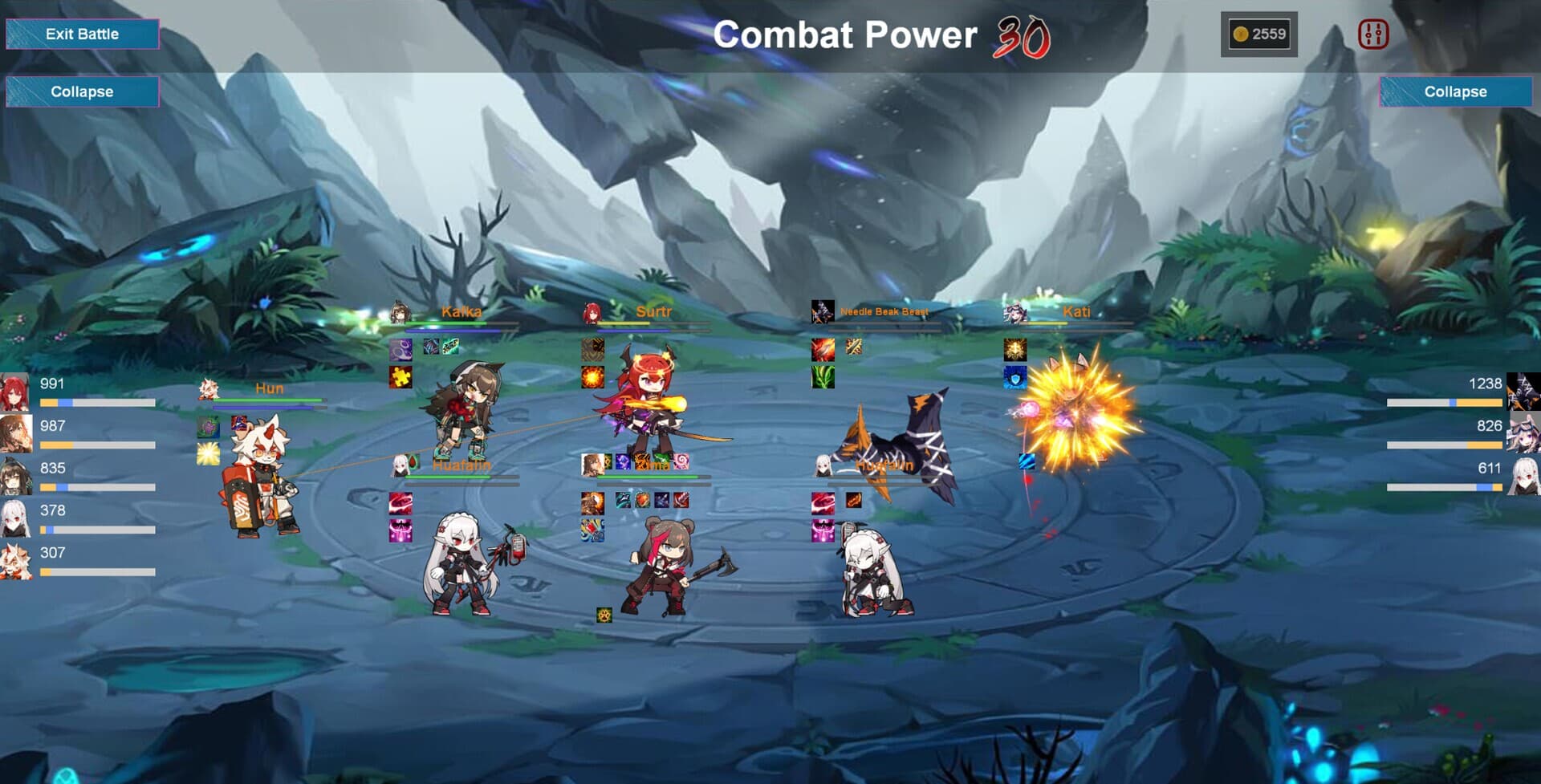This screenshot has width=1541, height=784.
Task: Click the blood bag icon next to Huafalin's portrait
Action: click(413, 461)
